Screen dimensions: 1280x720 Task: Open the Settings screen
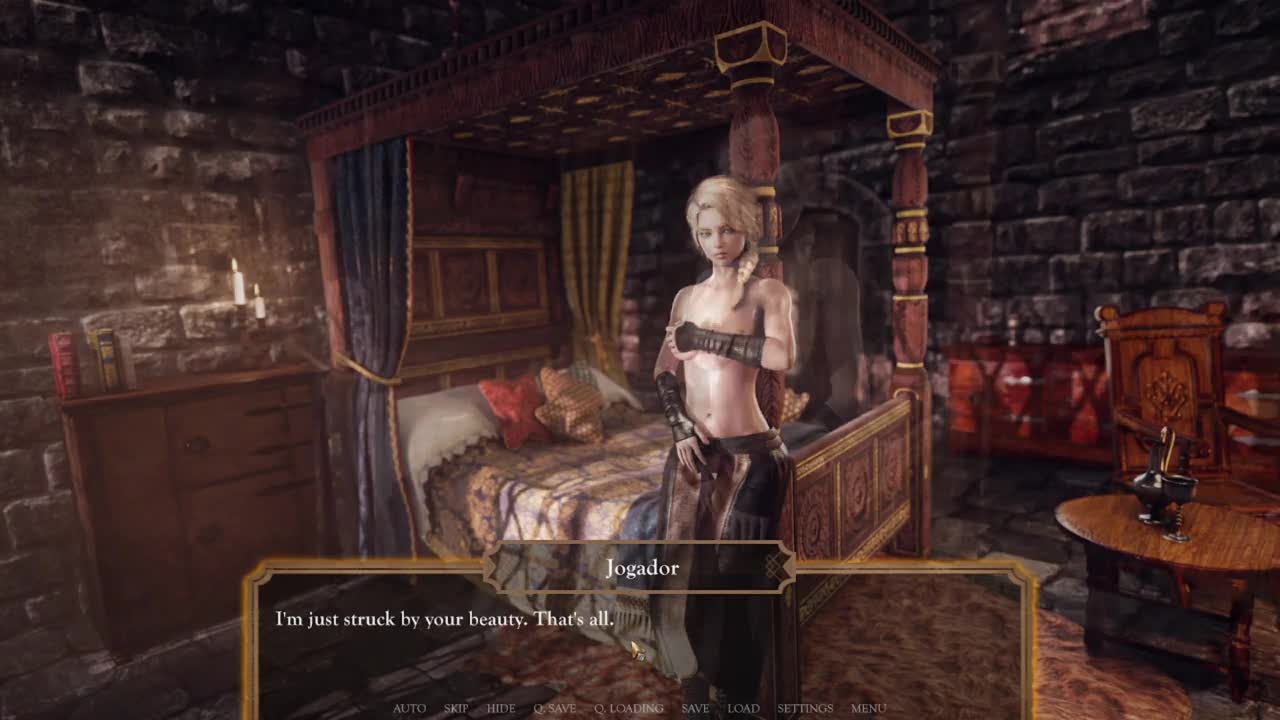(x=805, y=708)
